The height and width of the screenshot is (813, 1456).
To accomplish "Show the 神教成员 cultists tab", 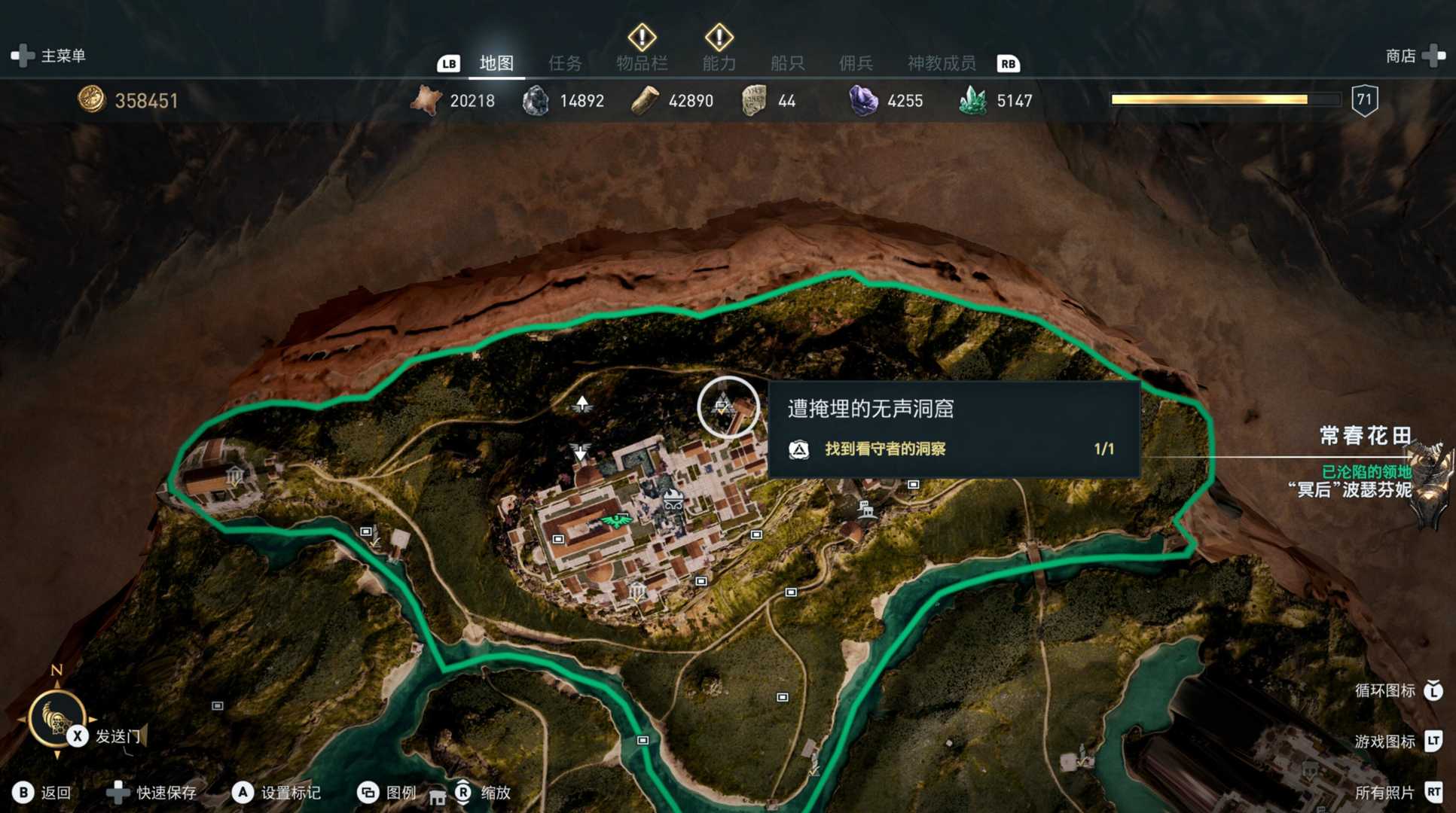I will (x=941, y=63).
